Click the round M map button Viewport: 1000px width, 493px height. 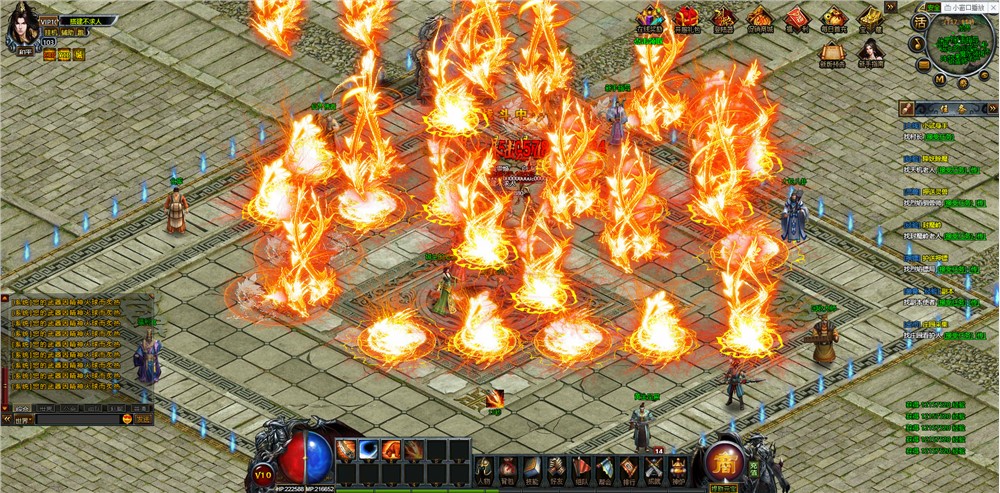coord(940,78)
